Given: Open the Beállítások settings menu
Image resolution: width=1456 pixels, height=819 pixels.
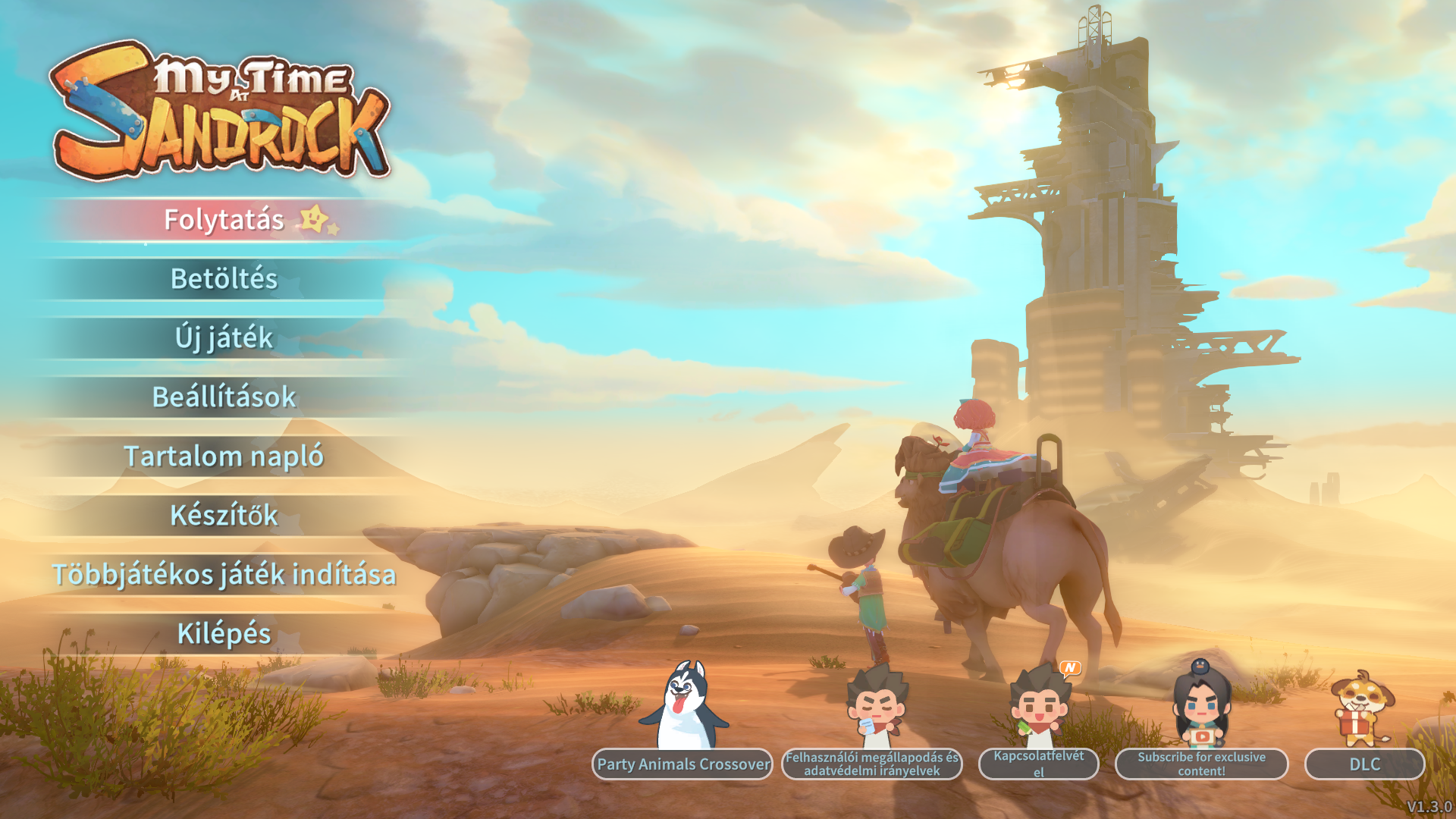Looking at the screenshot, I should tap(224, 397).
